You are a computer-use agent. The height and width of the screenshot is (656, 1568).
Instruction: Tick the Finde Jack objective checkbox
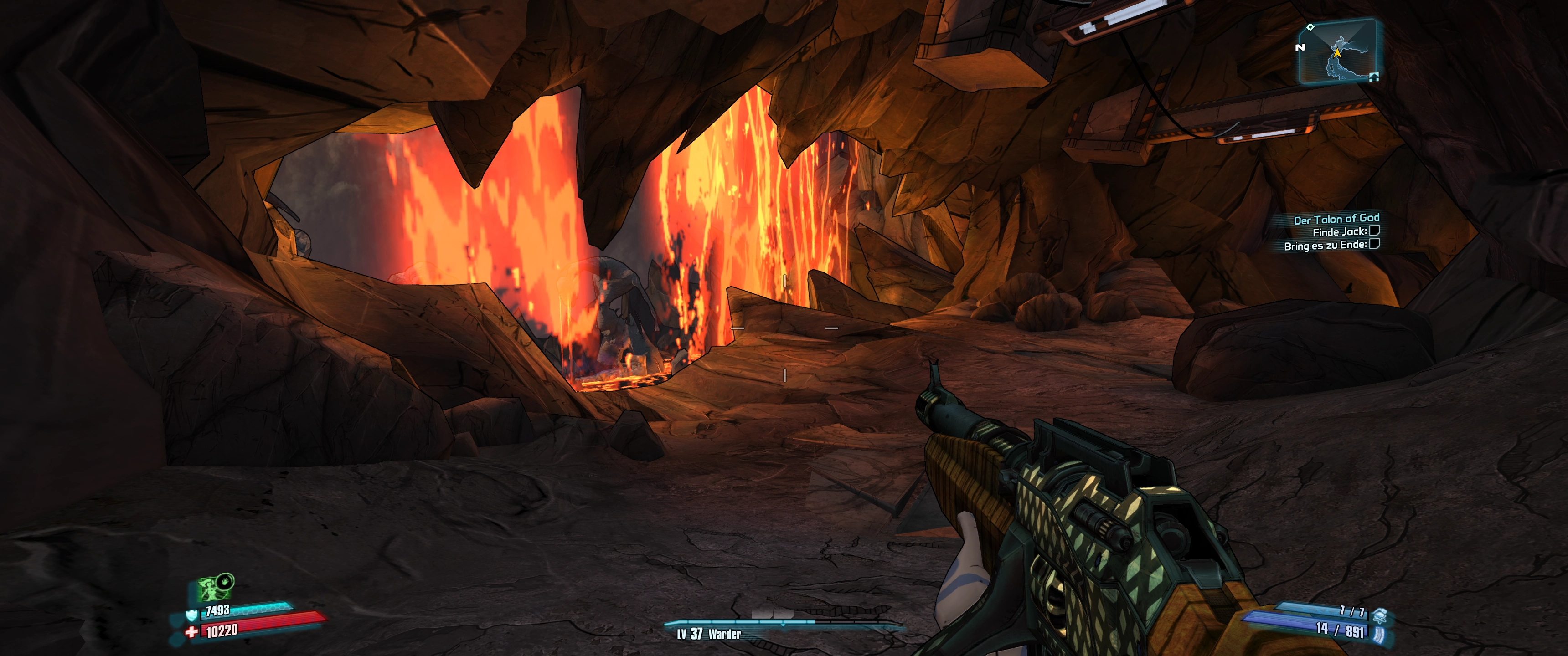click(x=1374, y=231)
